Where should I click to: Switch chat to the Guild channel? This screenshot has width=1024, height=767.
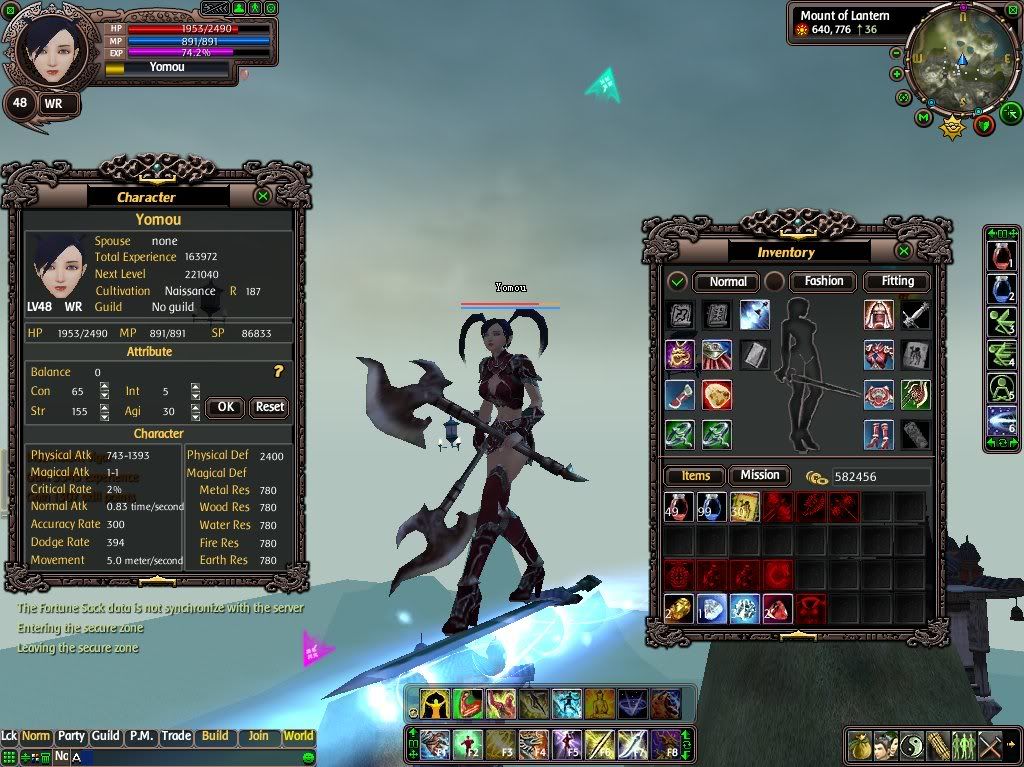click(x=105, y=736)
